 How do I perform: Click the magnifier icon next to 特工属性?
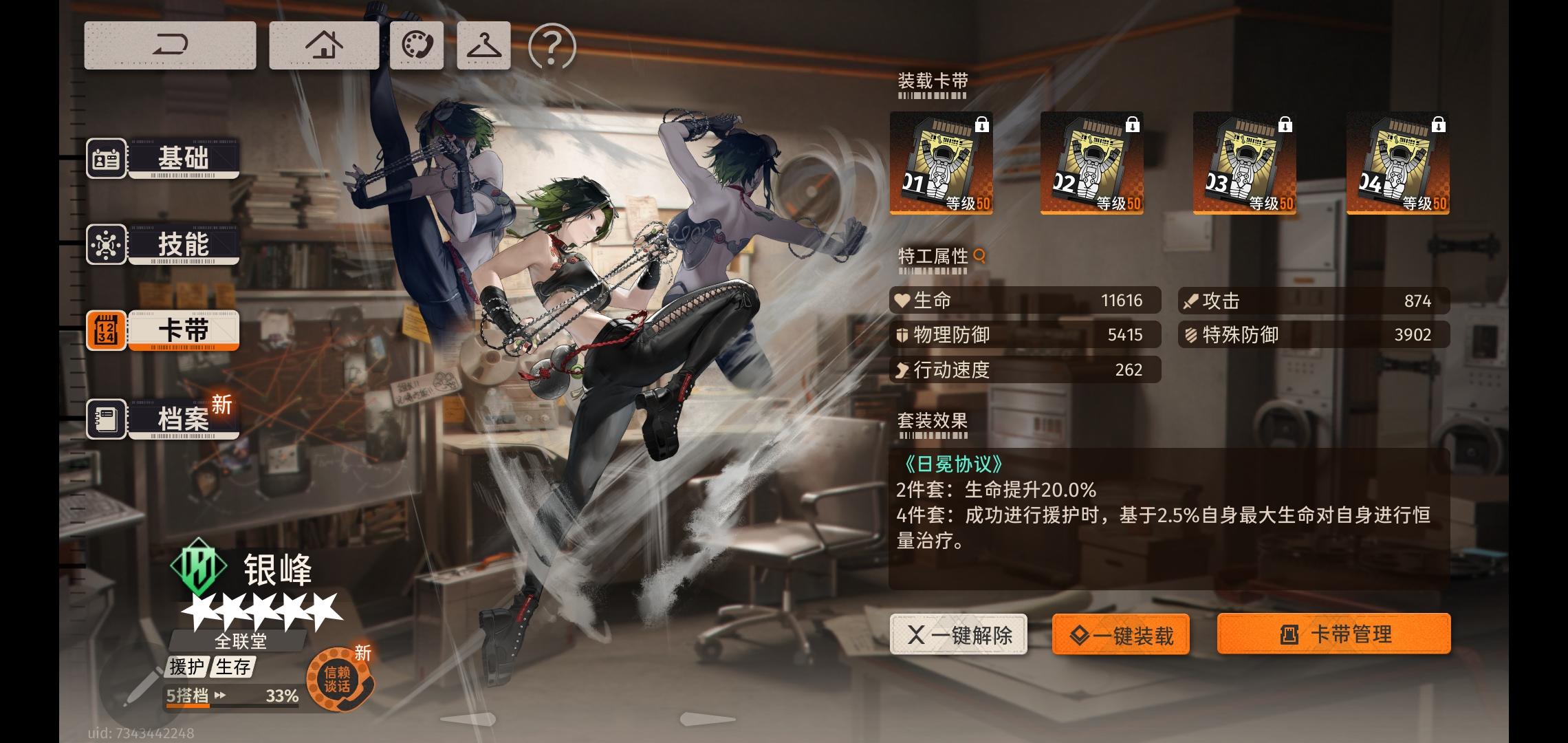point(979,255)
